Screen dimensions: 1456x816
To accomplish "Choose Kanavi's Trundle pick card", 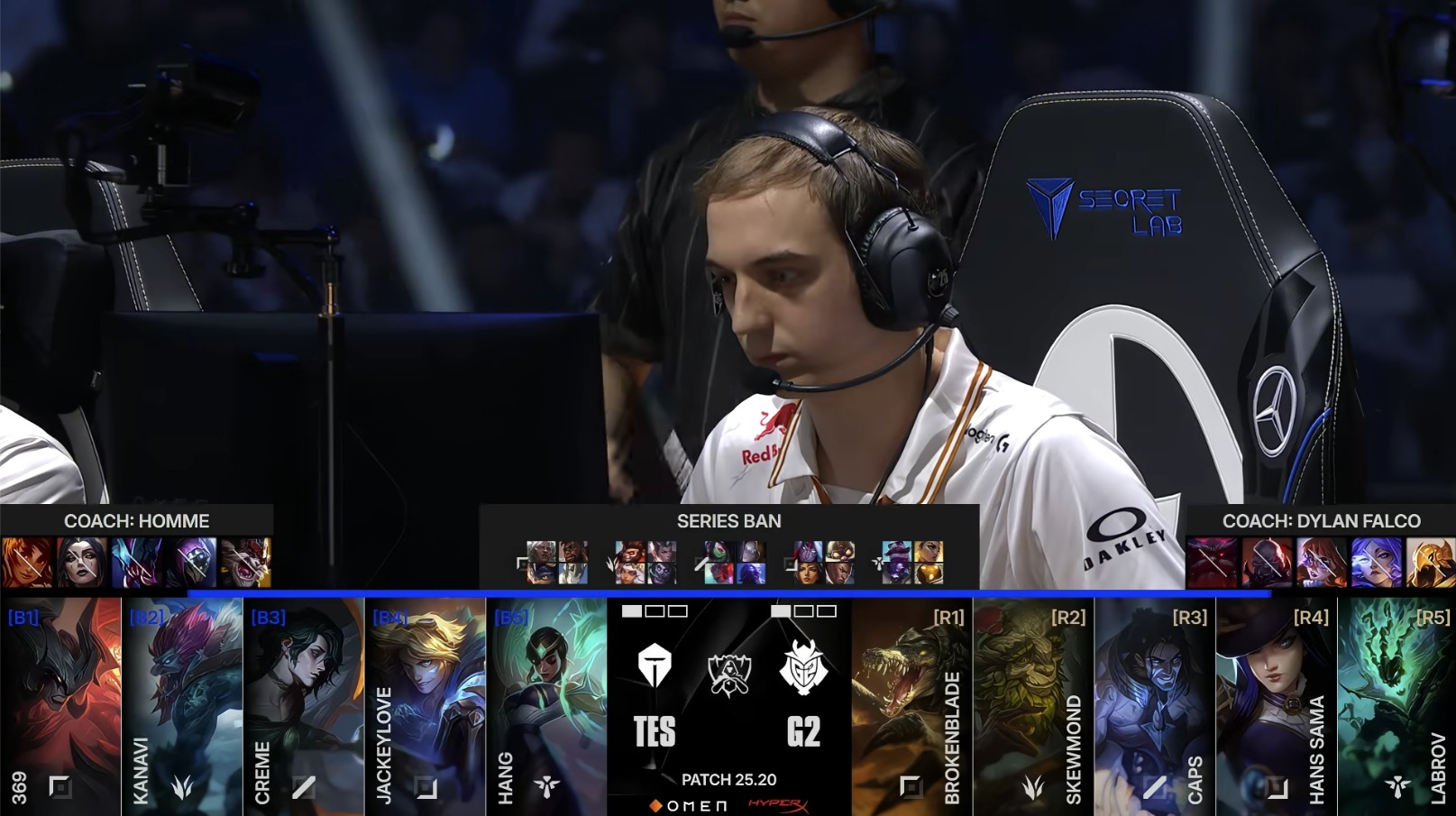I will coord(182,706).
